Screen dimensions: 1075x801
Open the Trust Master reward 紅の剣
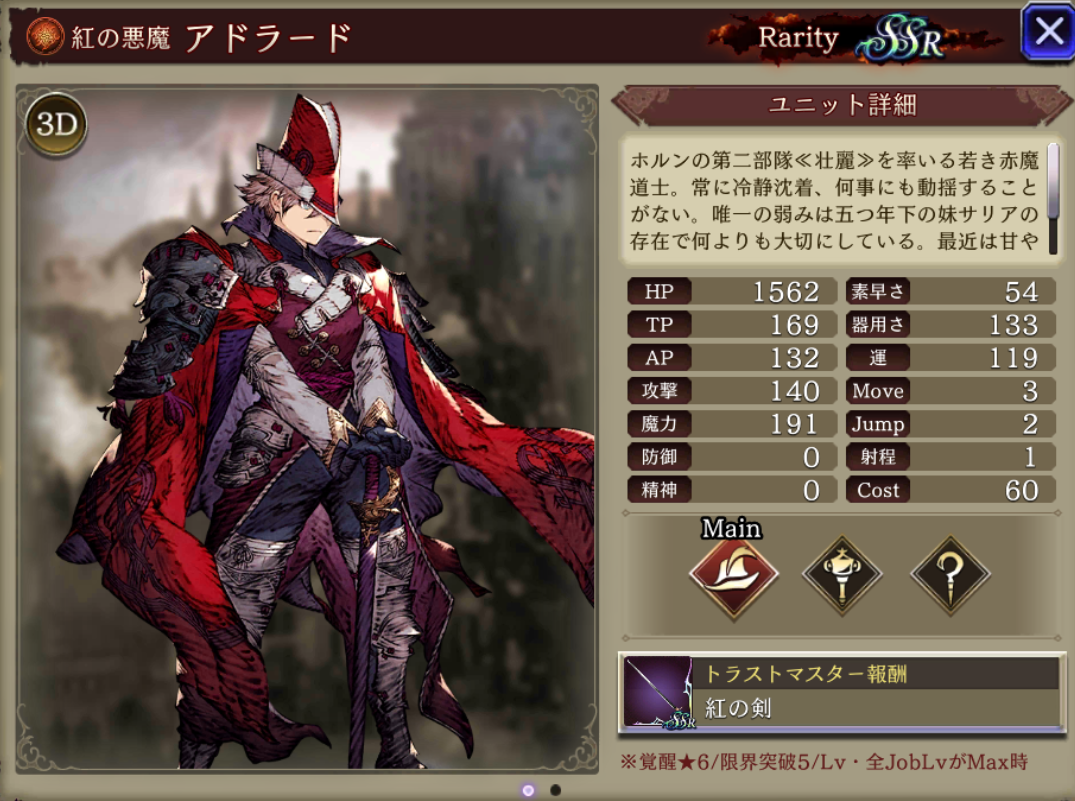(x=841, y=691)
